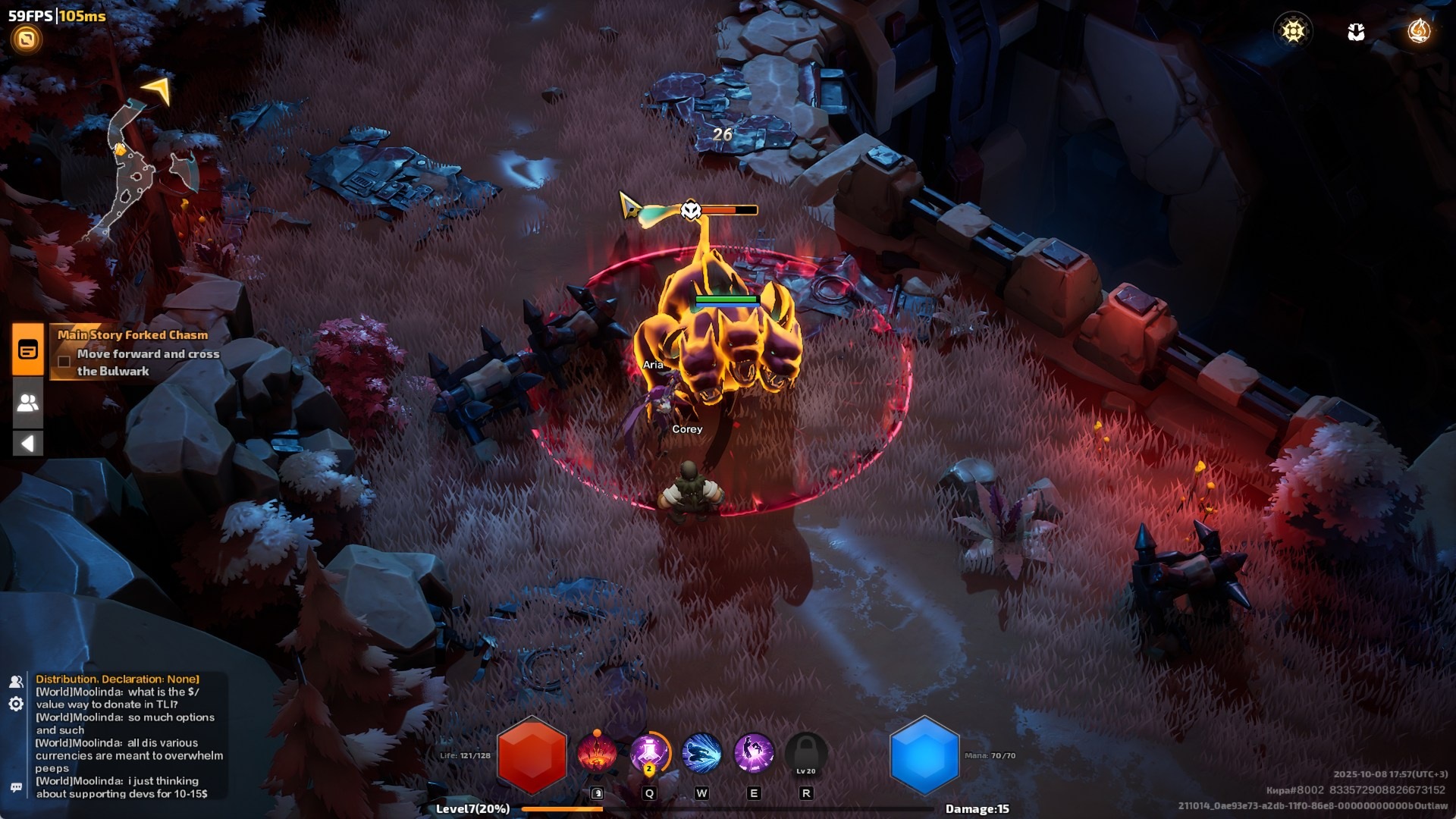The width and height of the screenshot is (1456, 819).
Task: Click the World chat message log
Action: click(129, 736)
